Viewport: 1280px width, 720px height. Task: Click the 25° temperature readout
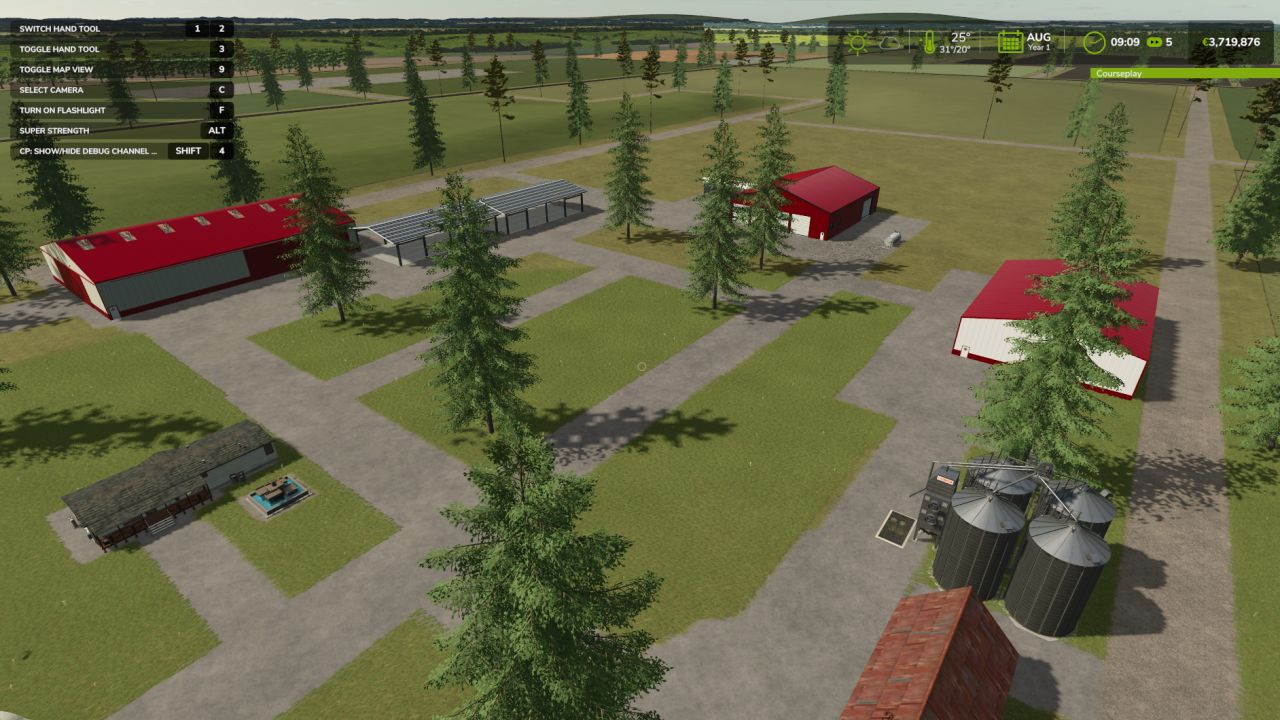click(958, 37)
